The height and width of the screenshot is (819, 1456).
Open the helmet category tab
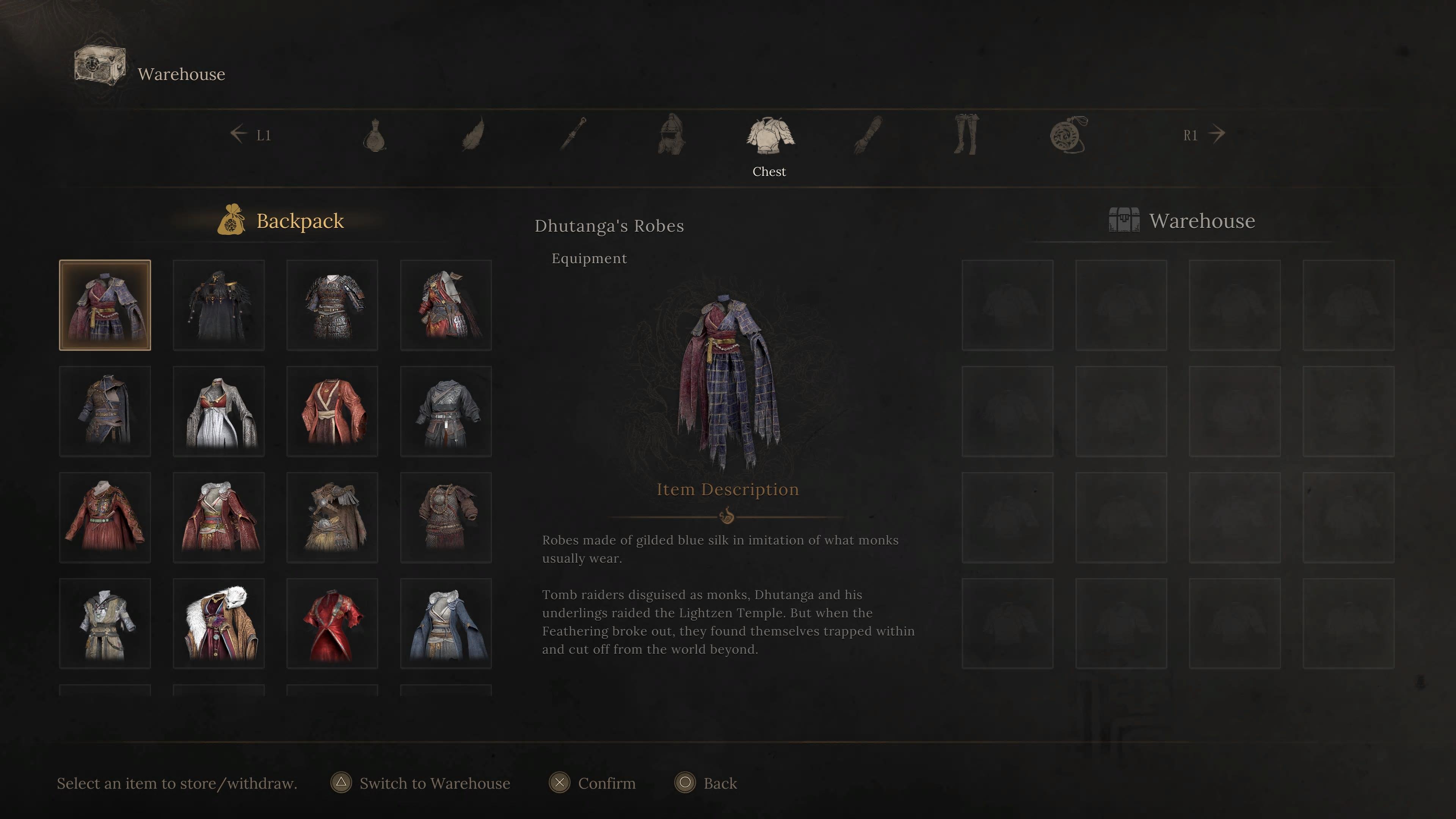pyautogui.click(x=672, y=135)
